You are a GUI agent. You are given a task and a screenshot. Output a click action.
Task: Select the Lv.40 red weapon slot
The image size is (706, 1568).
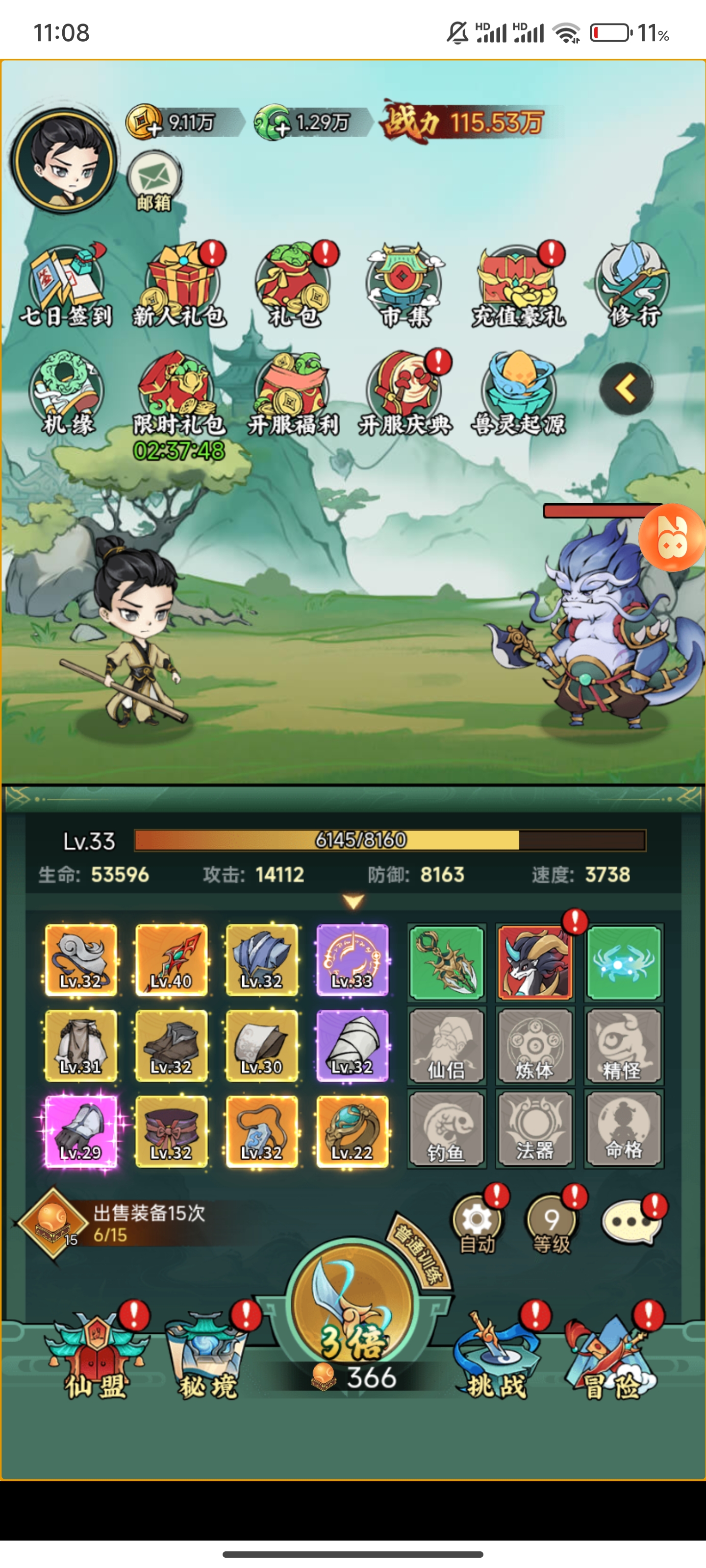[x=171, y=960]
